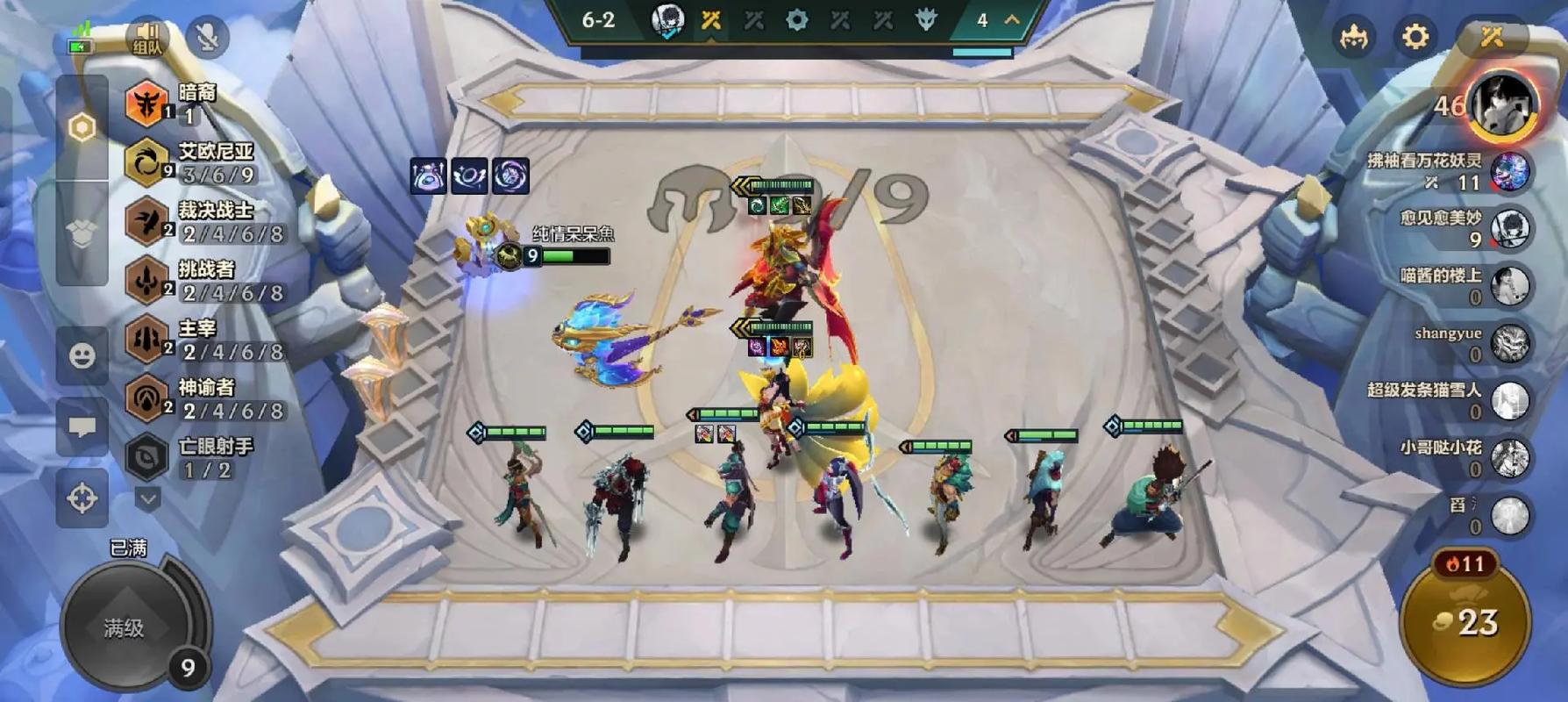Click the crosshair recenter button

pos(82,498)
